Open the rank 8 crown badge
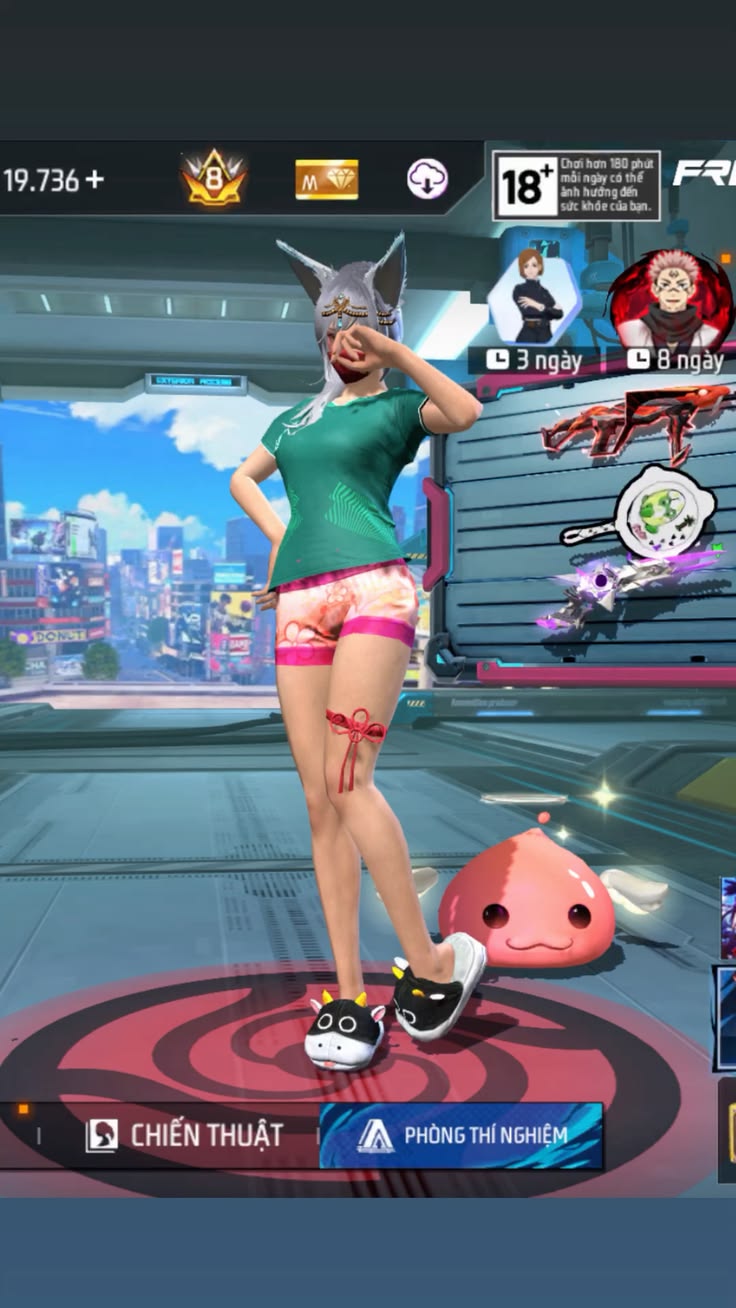This screenshot has width=736, height=1308. click(214, 179)
